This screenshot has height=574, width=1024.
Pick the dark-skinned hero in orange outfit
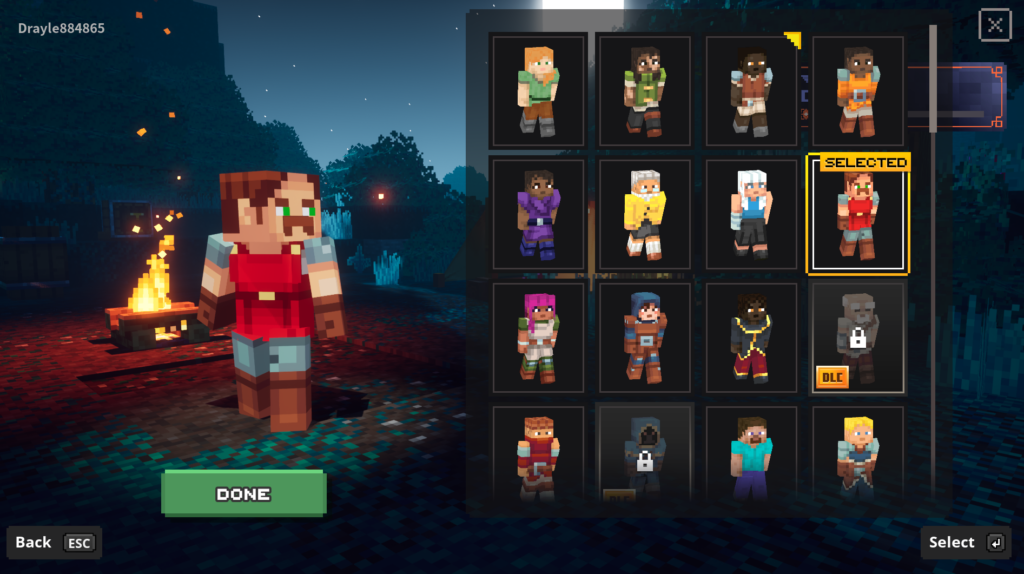click(x=857, y=91)
